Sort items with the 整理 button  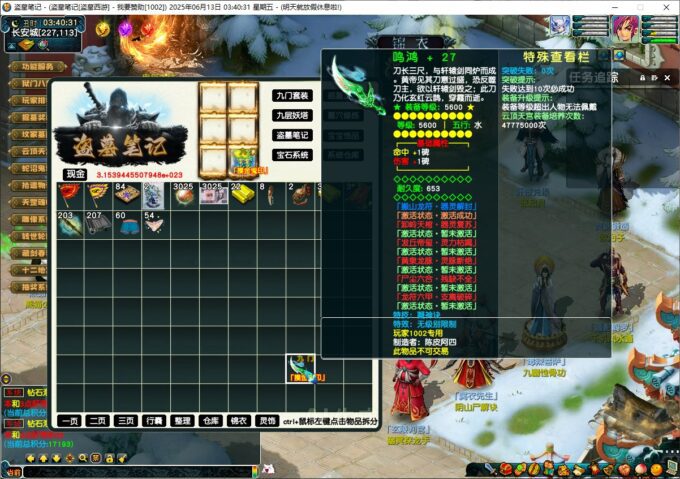pos(182,421)
